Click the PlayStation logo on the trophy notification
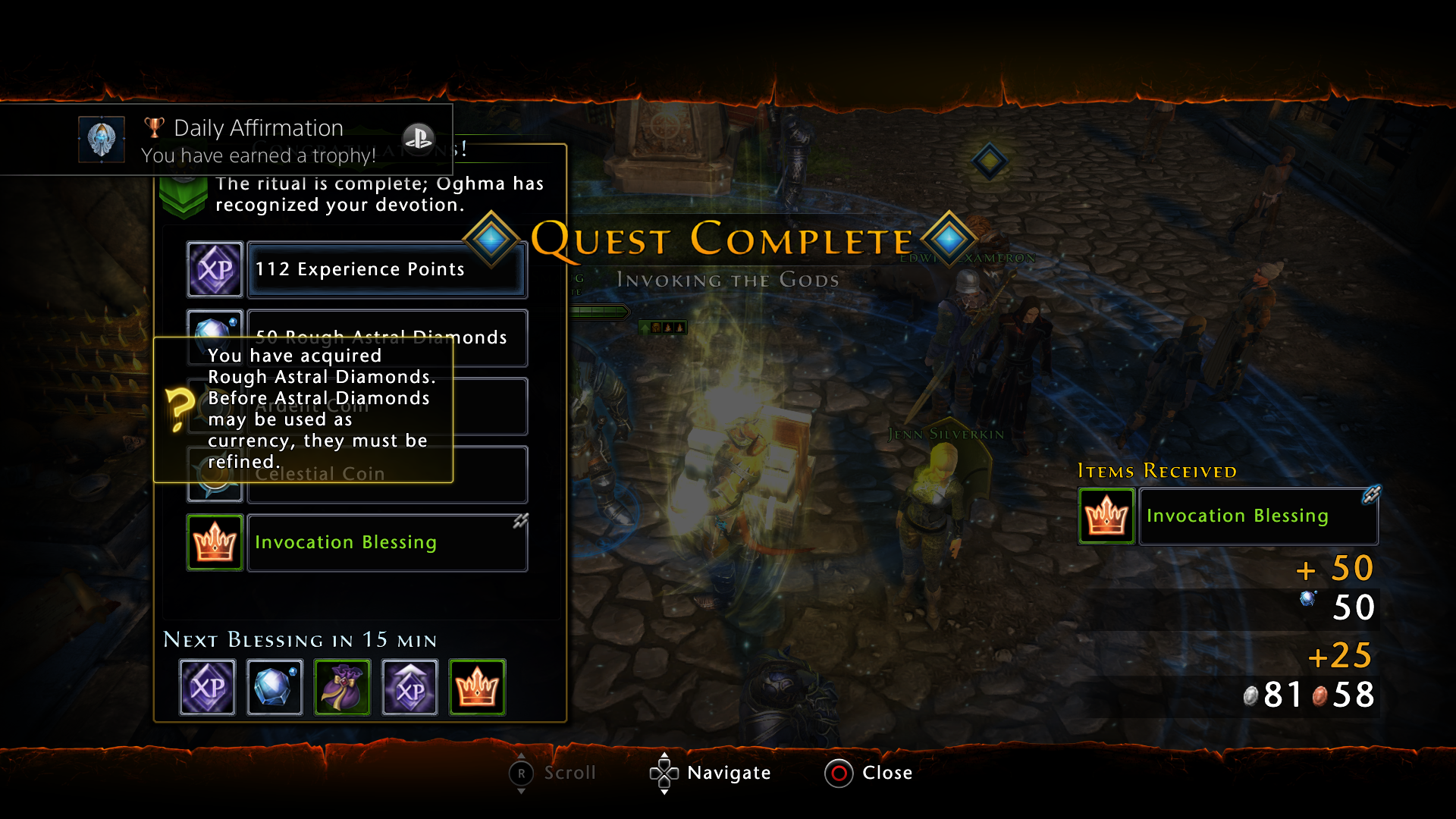Image resolution: width=1456 pixels, height=819 pixels. (418, 138)
